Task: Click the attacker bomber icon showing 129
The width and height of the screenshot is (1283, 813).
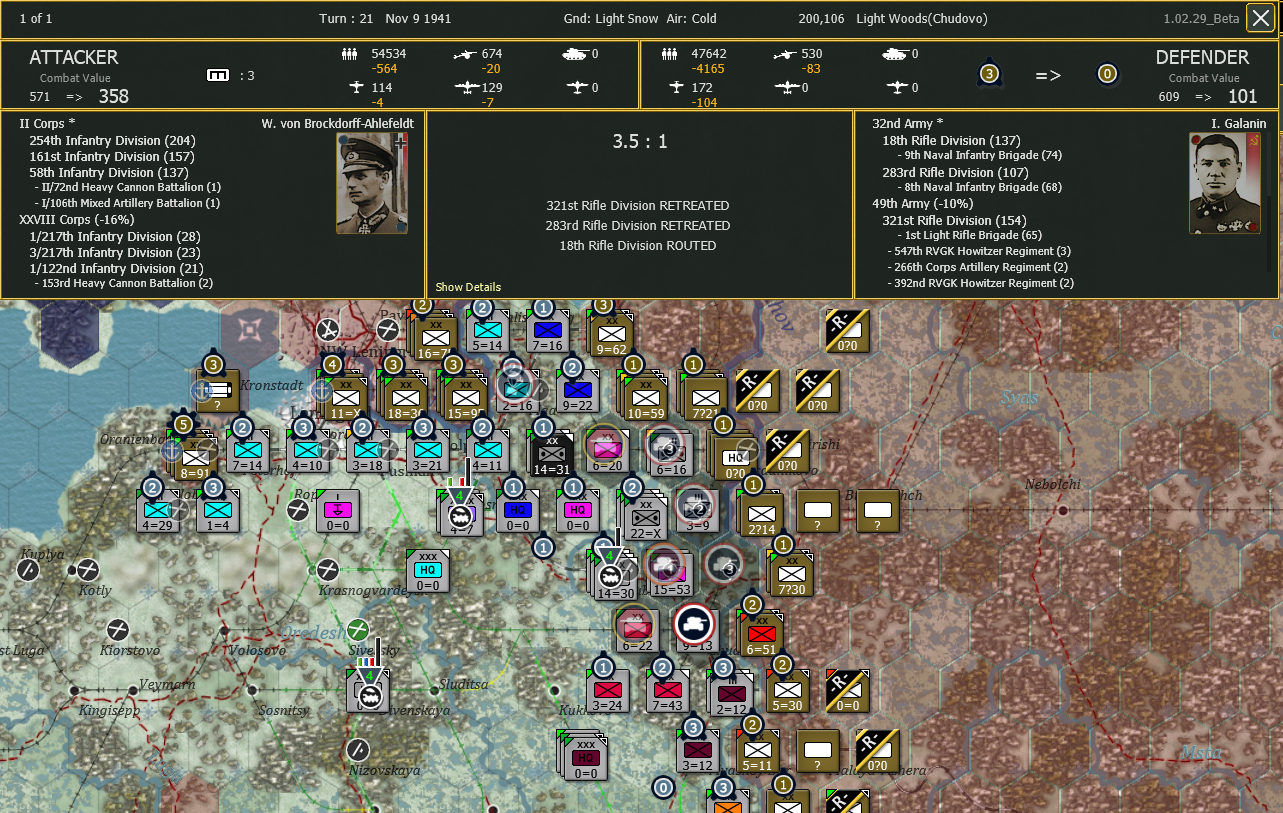Action: point(467,87)
